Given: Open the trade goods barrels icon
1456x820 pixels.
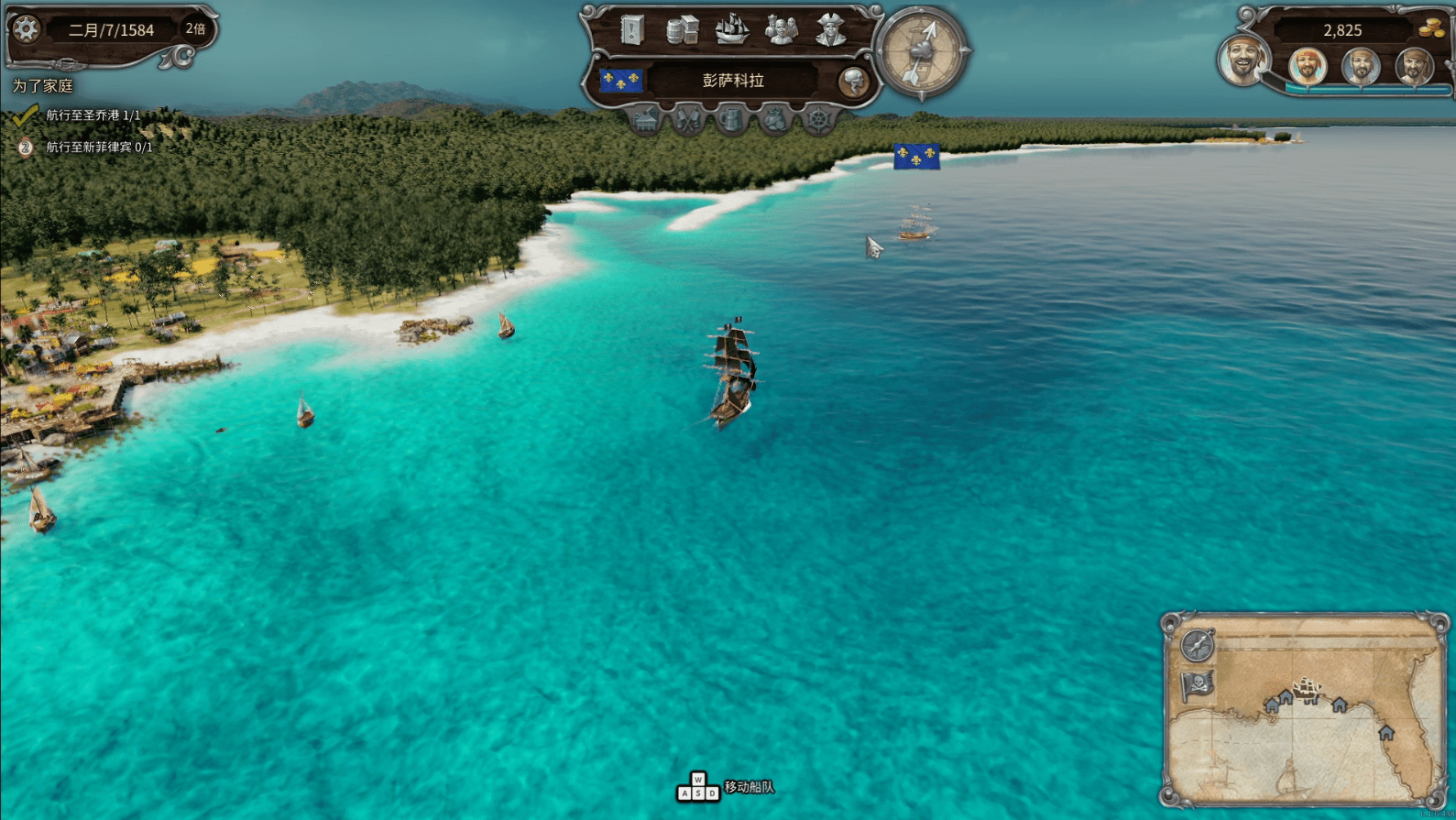Looking at the screenshot, I should tap(682, 29).
